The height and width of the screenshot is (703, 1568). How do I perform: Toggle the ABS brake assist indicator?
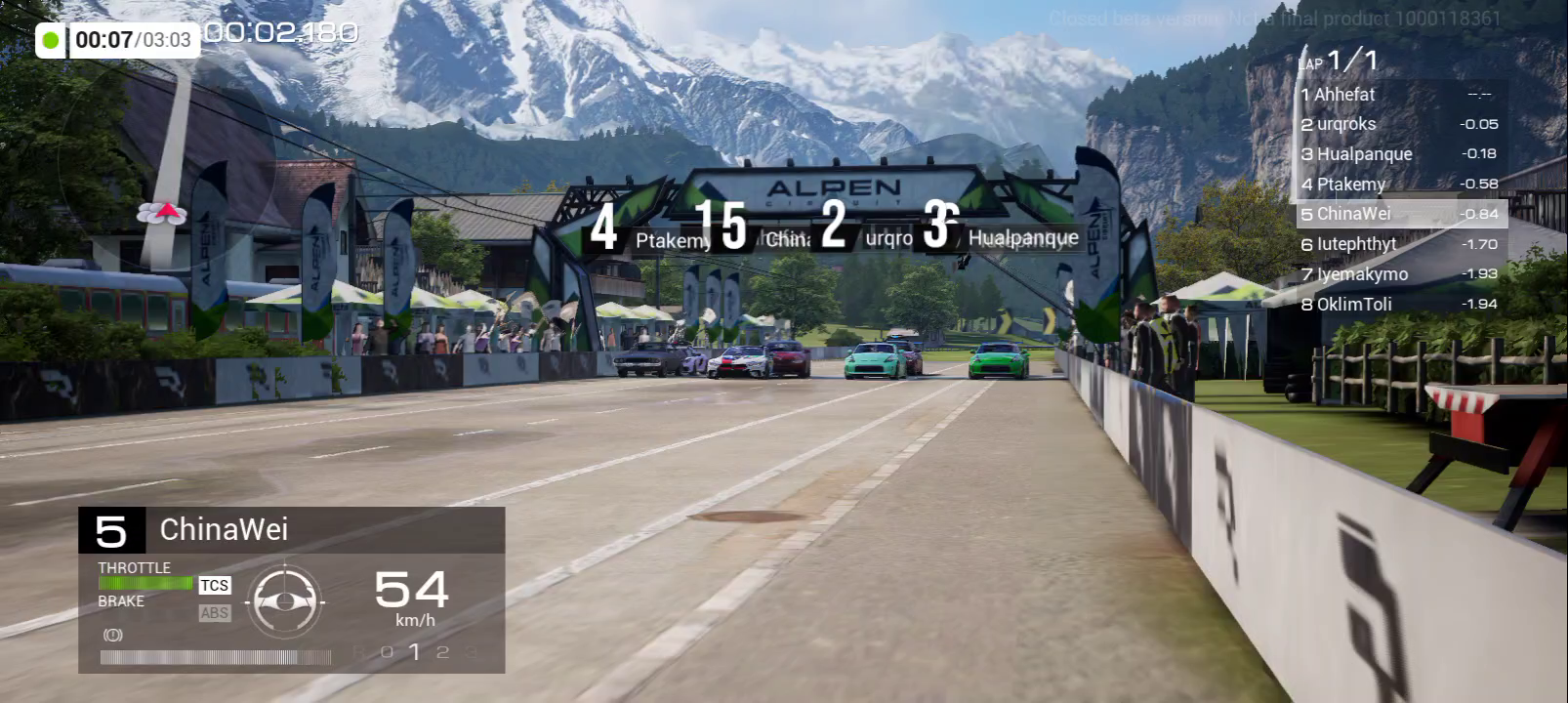(215, 613)
